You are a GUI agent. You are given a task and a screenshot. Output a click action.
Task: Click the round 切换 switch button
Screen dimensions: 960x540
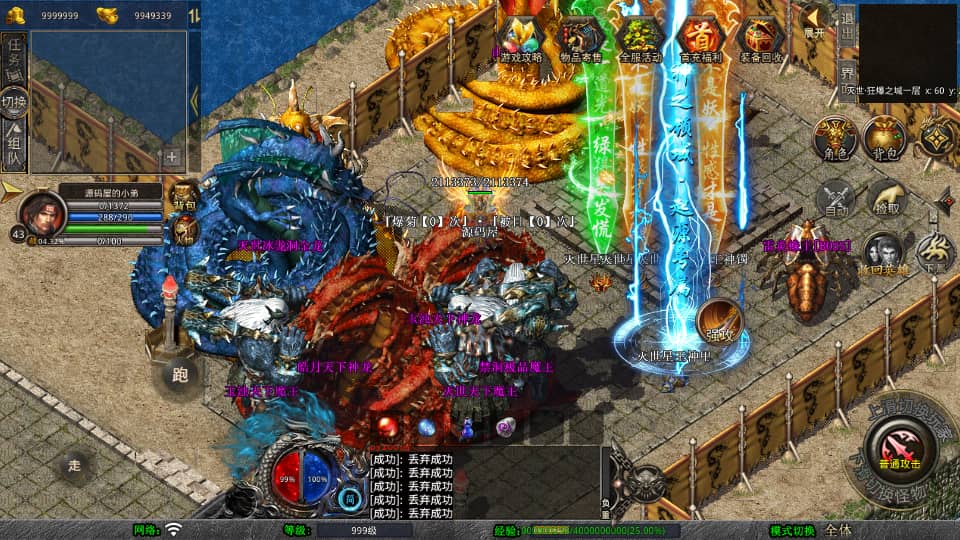(x=14, y=101)
